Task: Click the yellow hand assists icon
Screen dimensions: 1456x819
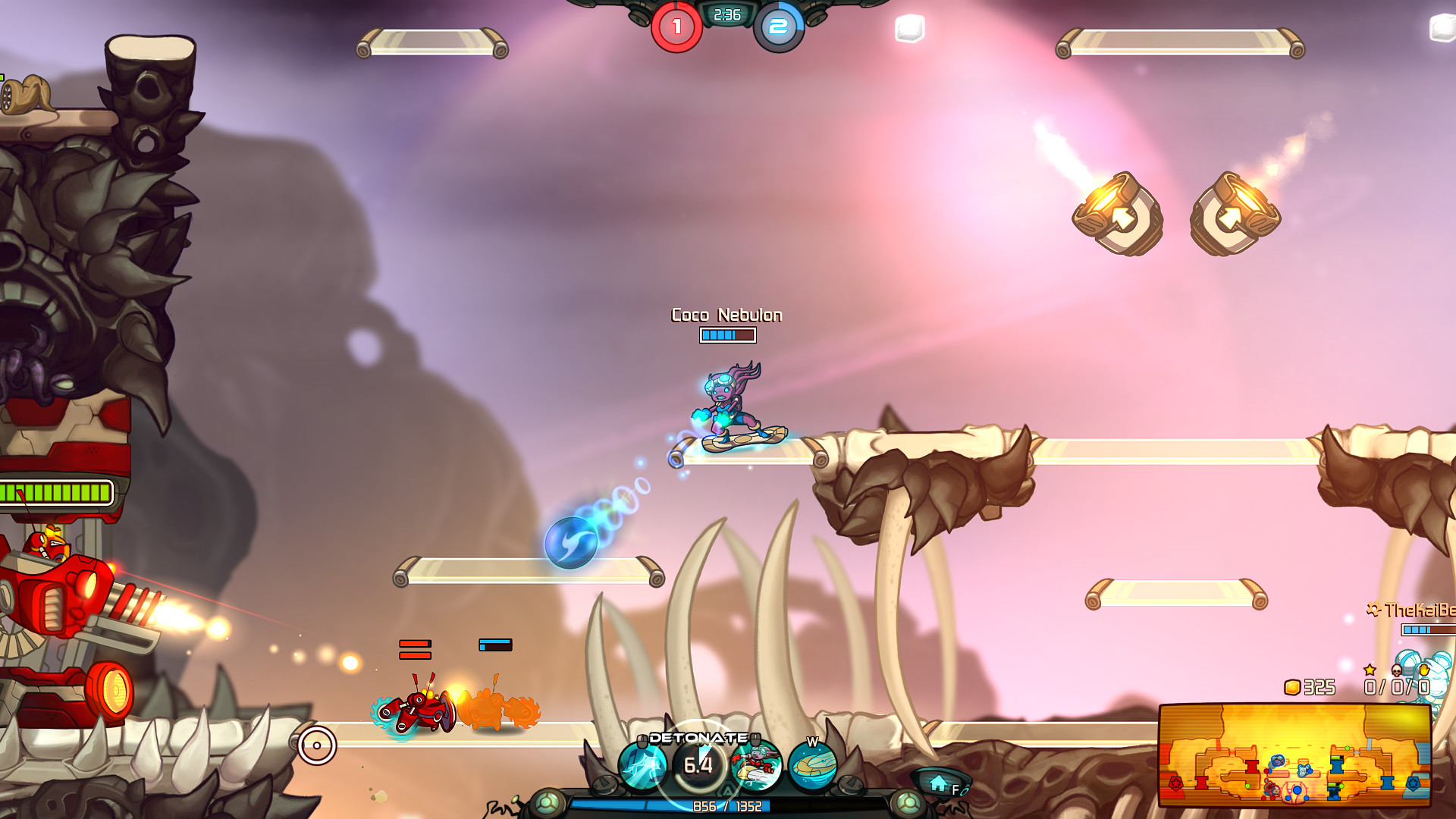Action: pyautogui.click(x=1424, y=670)
